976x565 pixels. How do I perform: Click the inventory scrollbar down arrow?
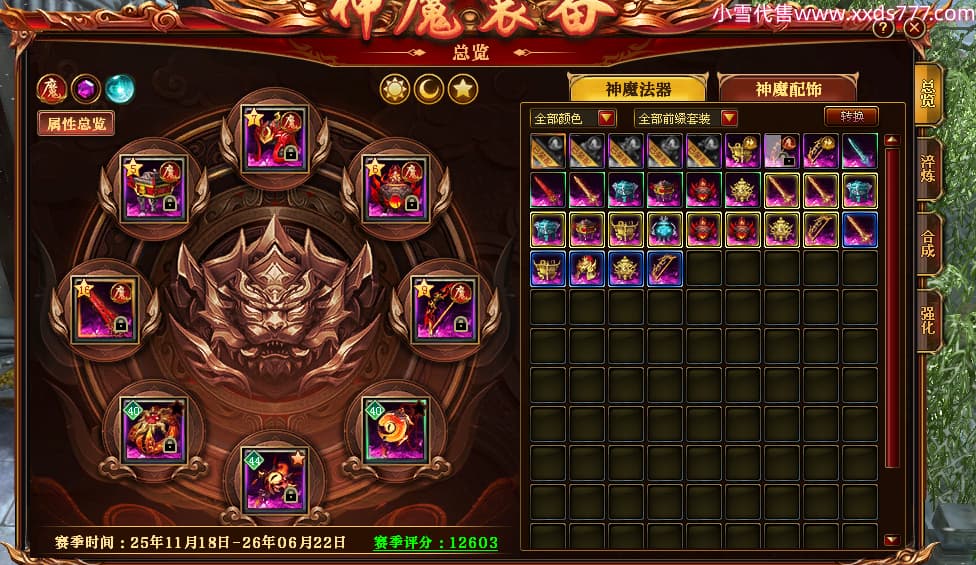tap(891, 540)
